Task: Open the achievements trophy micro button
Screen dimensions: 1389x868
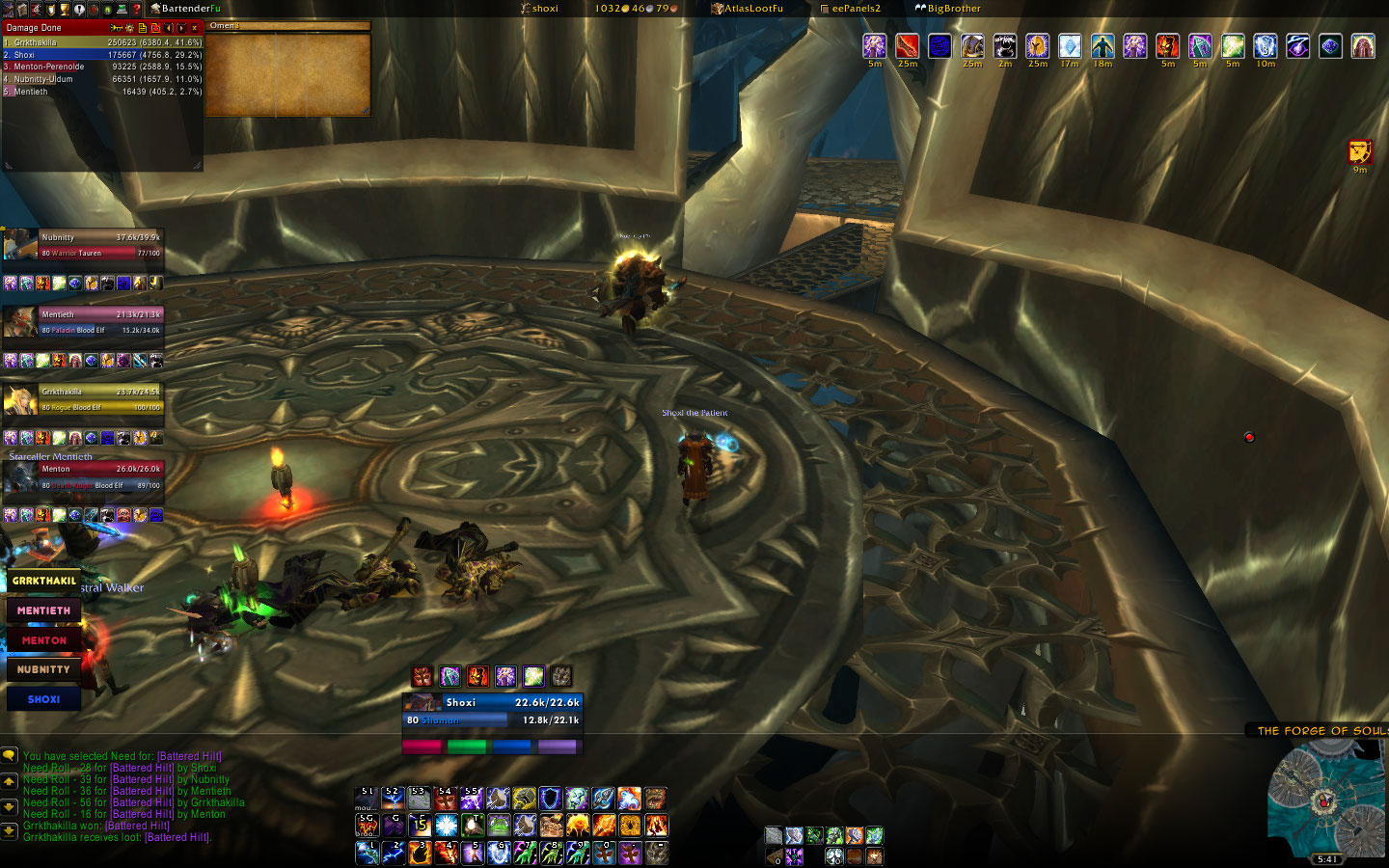Action: [x=65, y=9]
